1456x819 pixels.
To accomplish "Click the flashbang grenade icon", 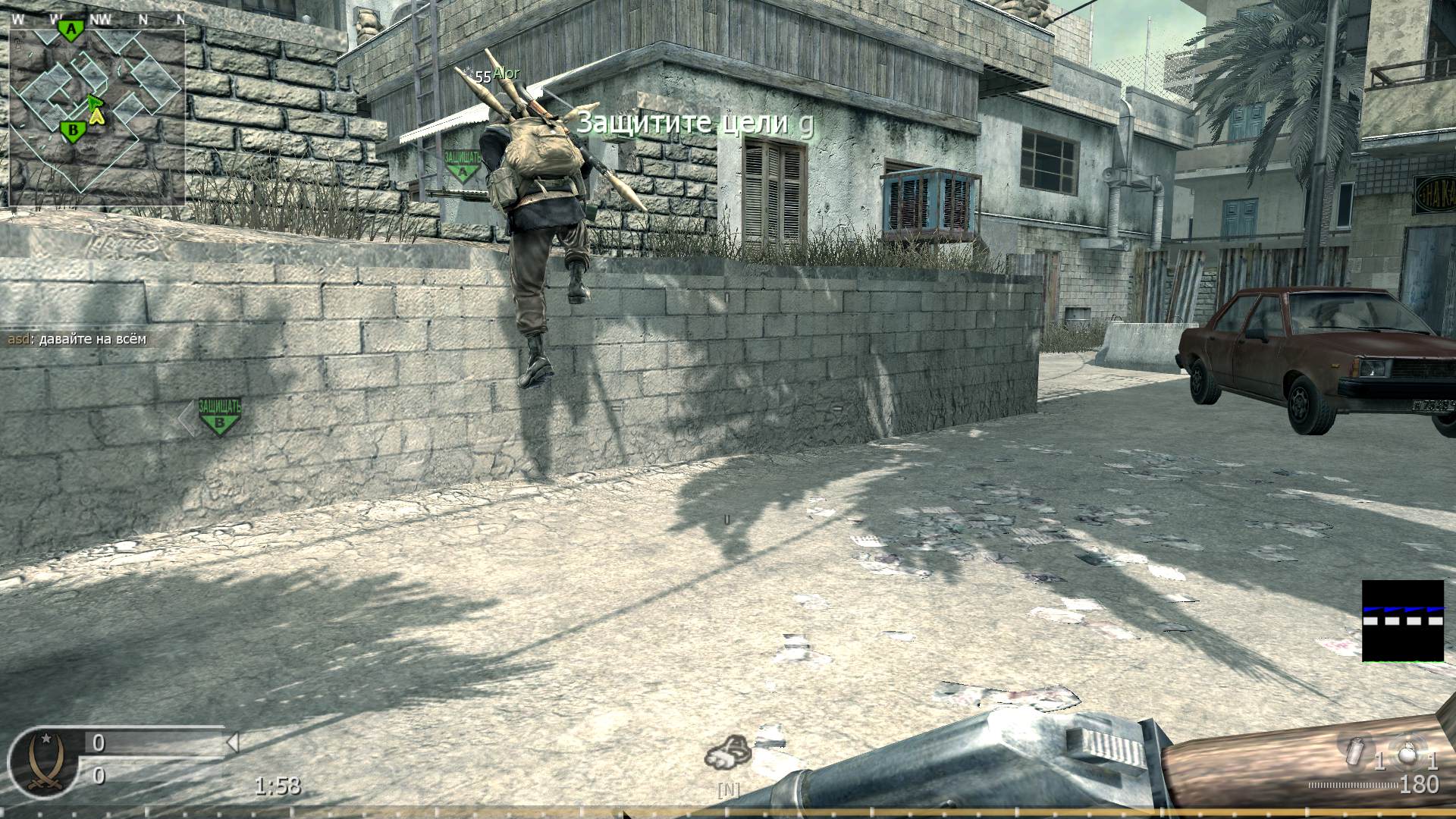I will [1355, 752].
